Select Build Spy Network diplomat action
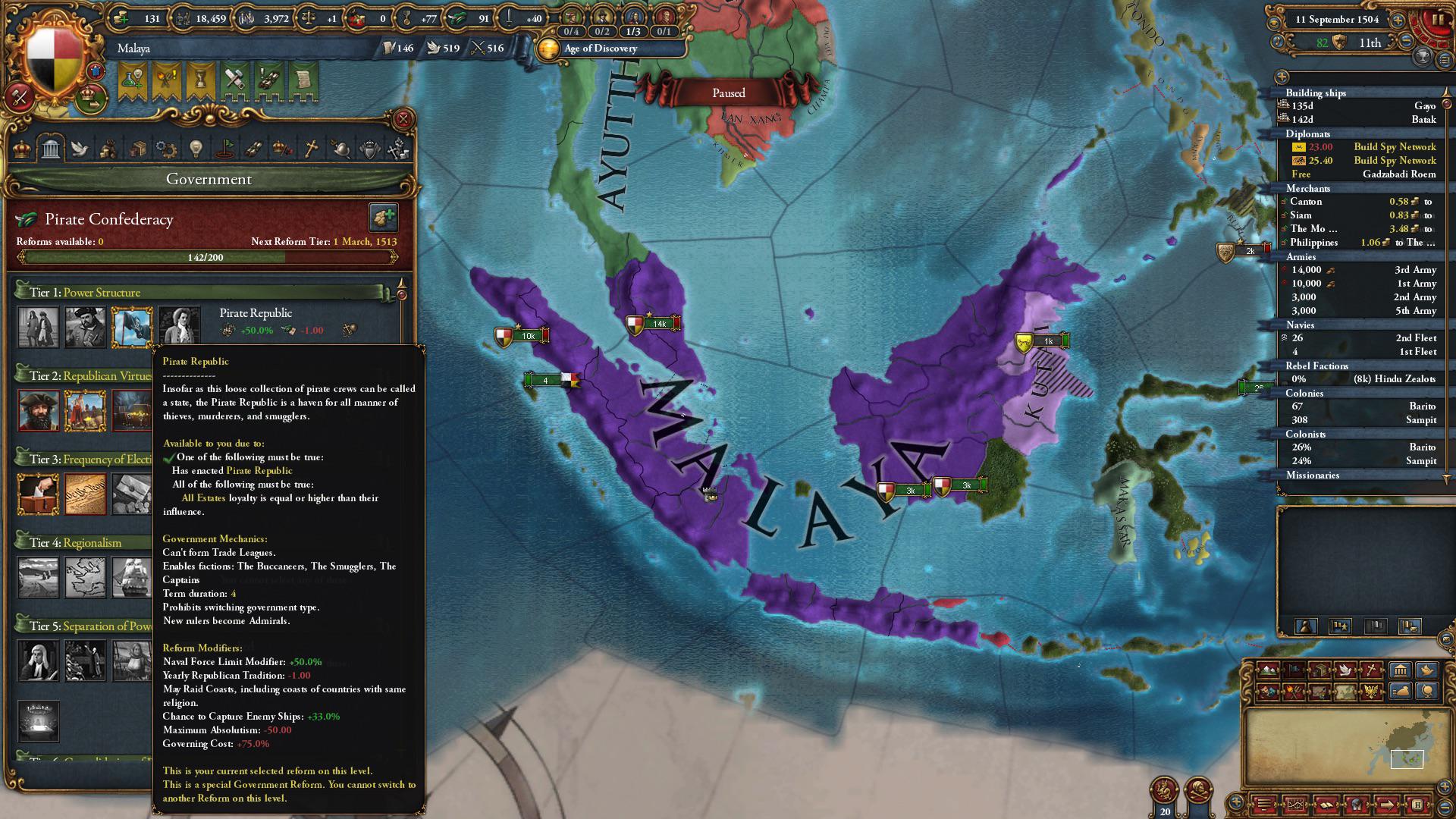The width and height of the screenshot is (1456, 819). point(1394,146)
